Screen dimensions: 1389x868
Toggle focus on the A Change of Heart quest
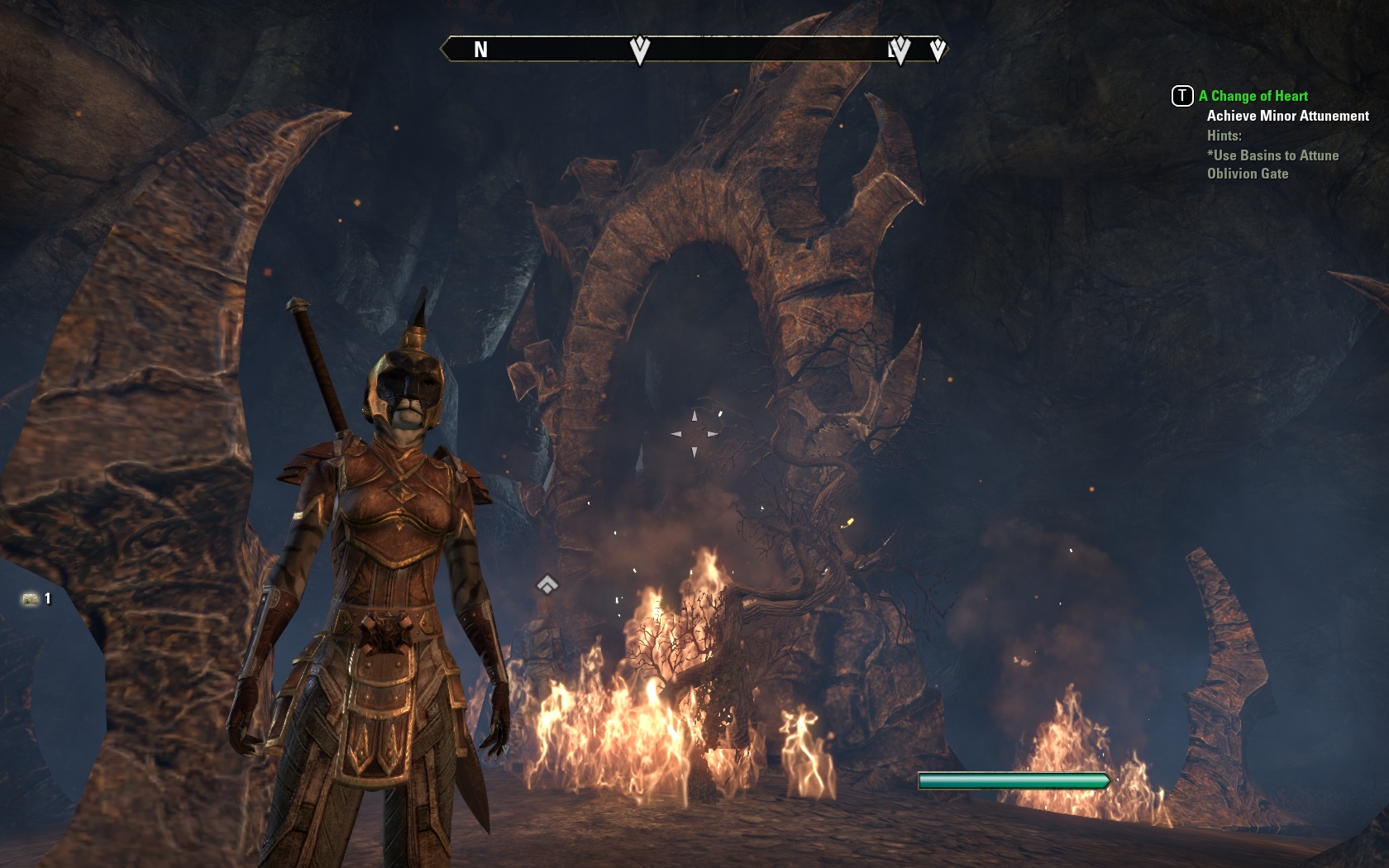point(1253,96)
